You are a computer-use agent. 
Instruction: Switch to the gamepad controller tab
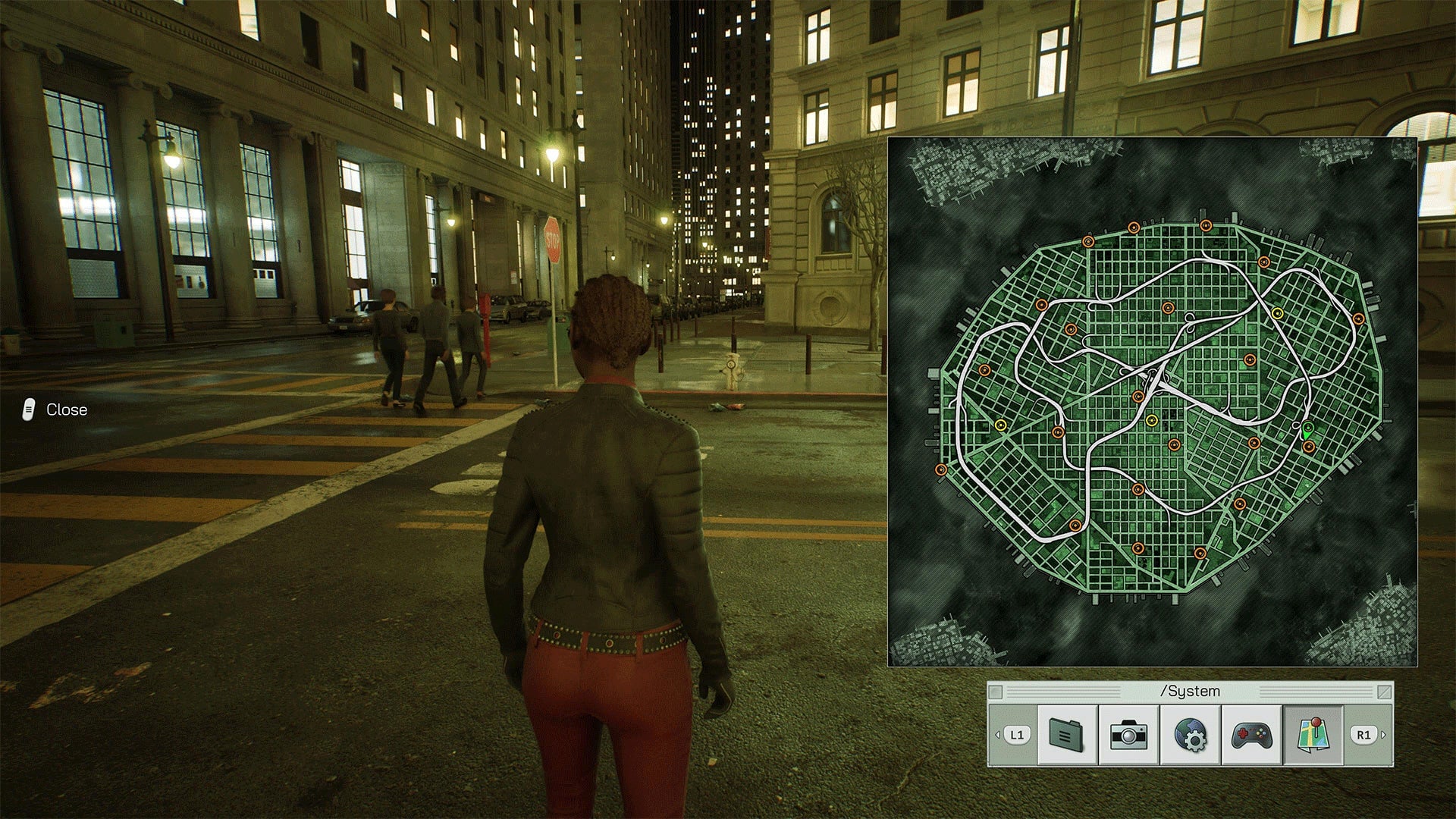pyautogui.click(x=1252, y=732)
